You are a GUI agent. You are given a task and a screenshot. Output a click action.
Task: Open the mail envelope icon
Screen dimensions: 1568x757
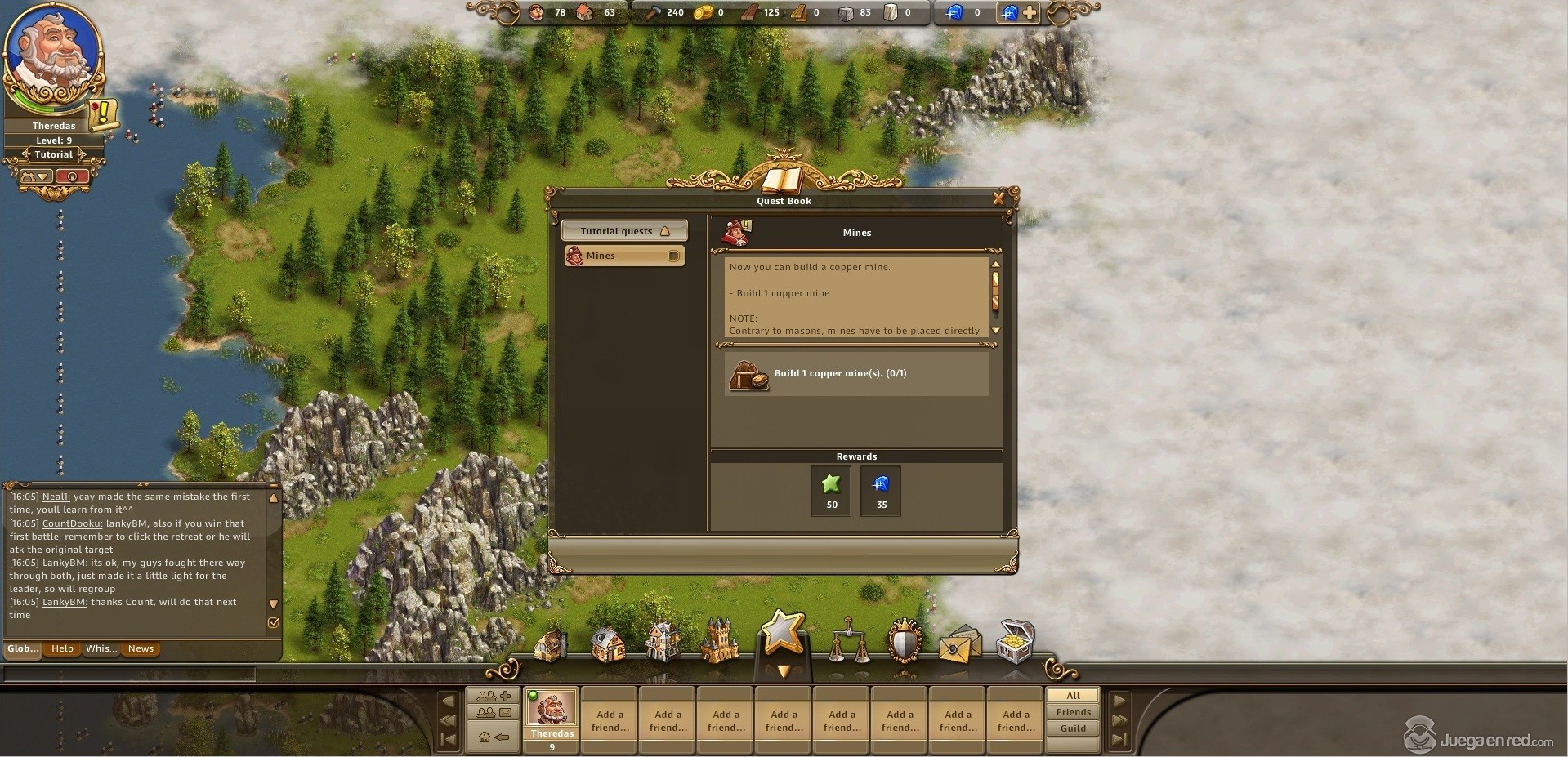point(959,644)
